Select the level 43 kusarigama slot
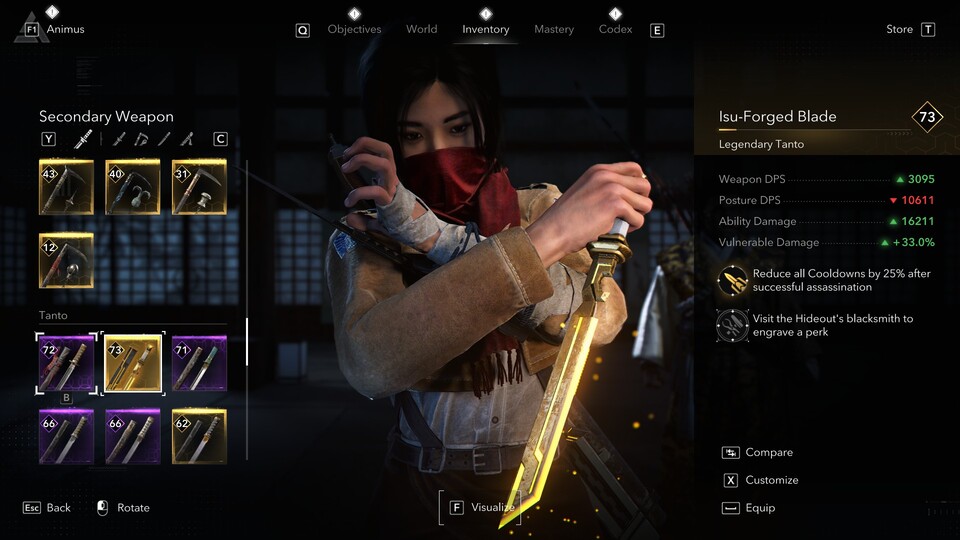 [66, 186]
